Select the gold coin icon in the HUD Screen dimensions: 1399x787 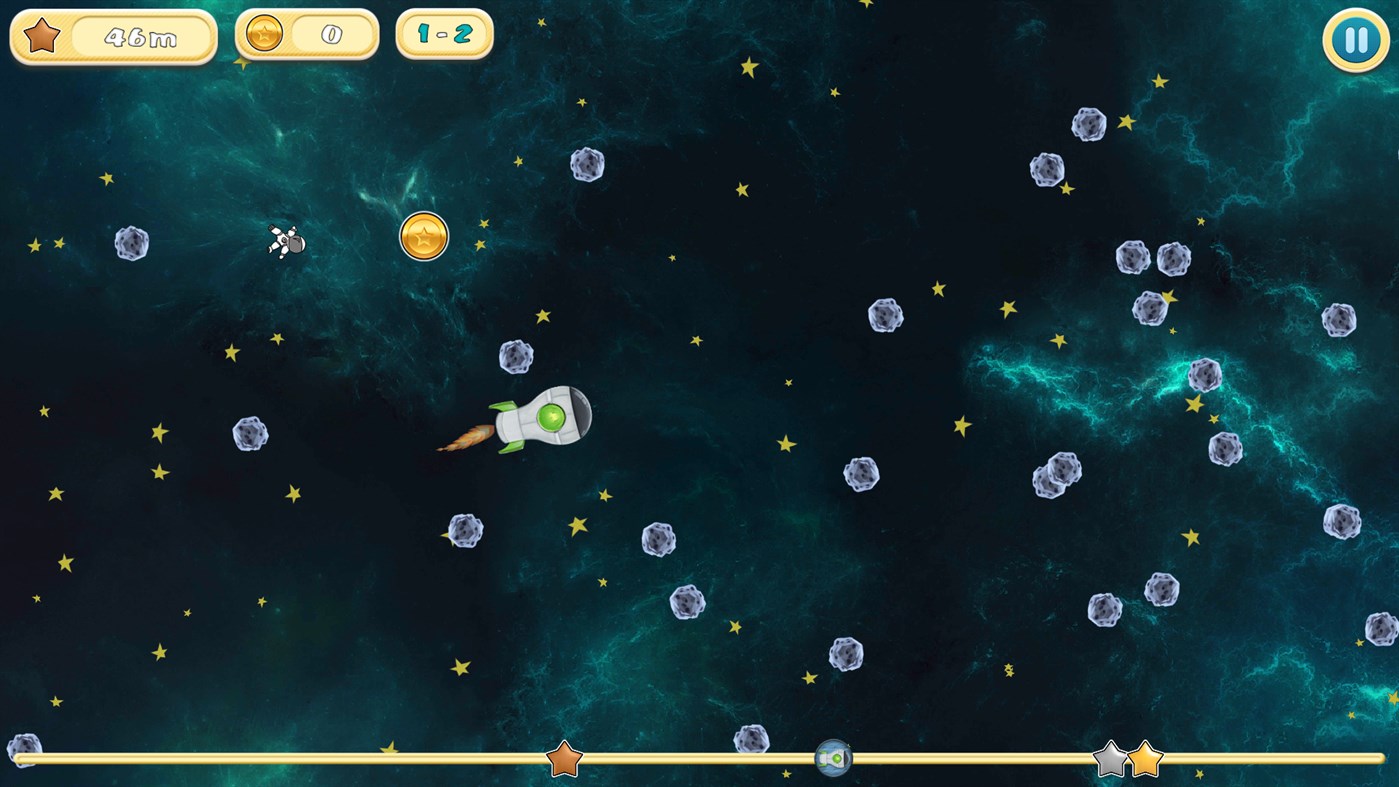coord(265,31)
